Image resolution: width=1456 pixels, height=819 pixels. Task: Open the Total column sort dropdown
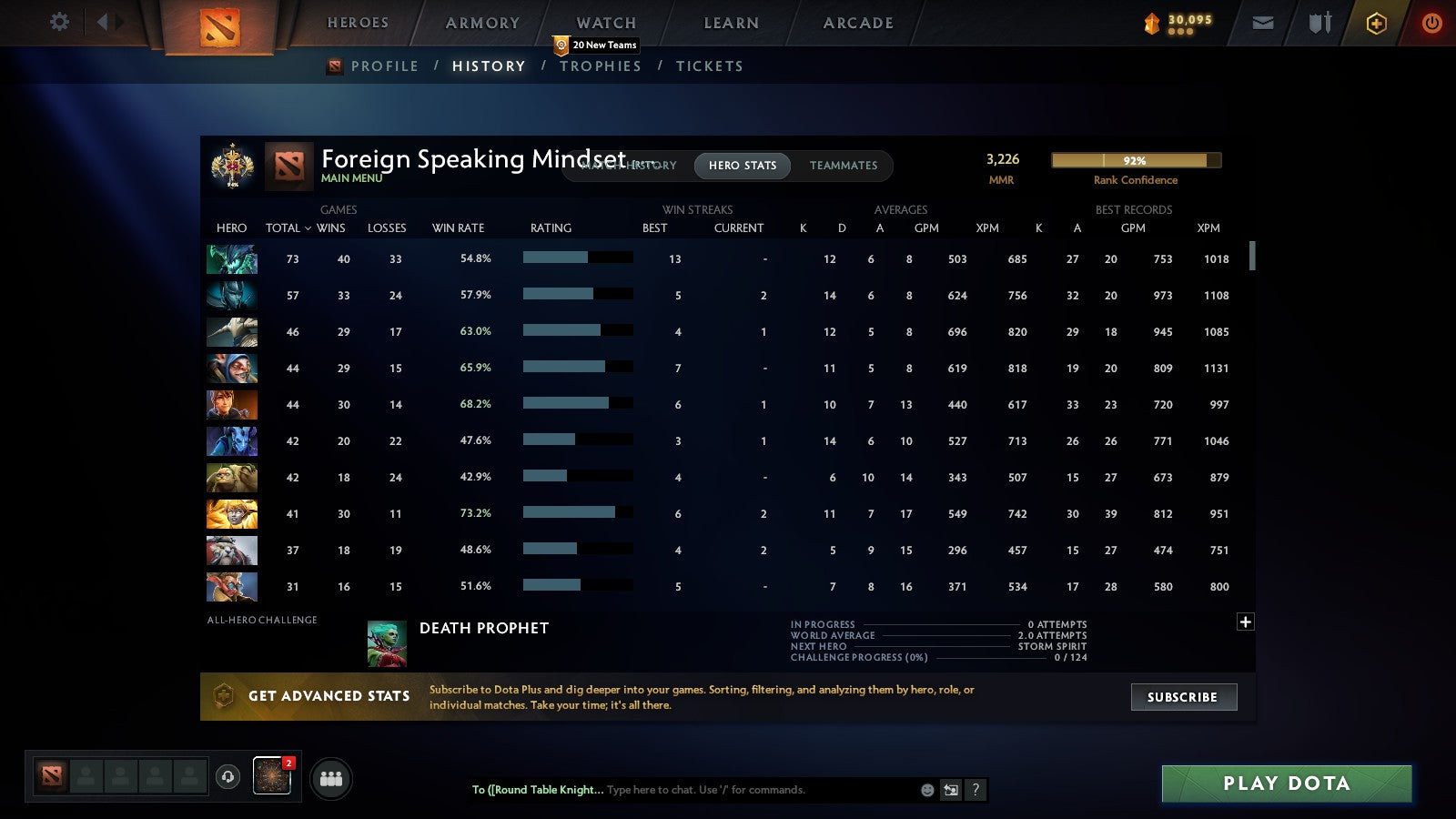(x=288, y=228)
